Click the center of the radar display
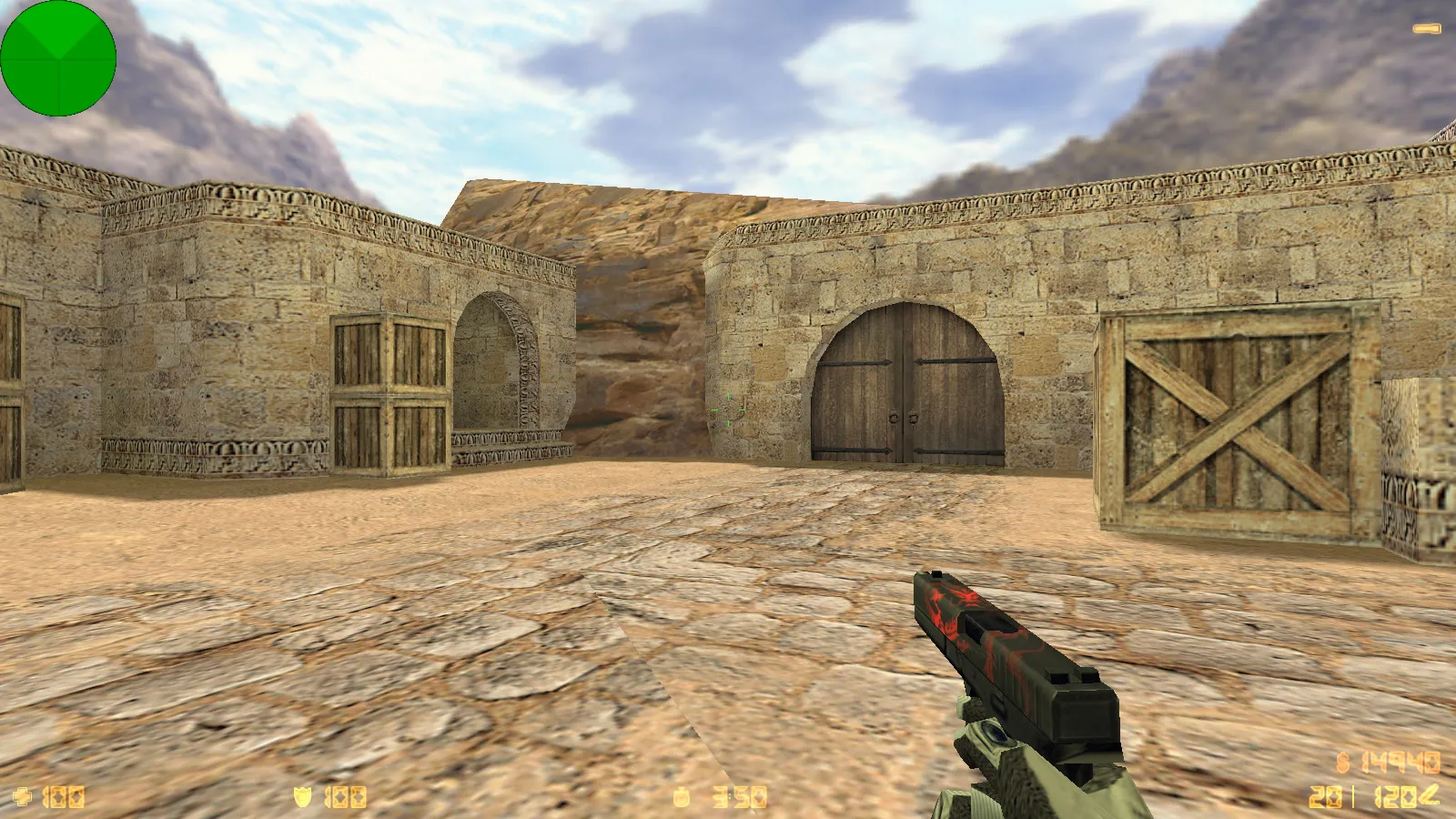Viewport: 1456px width, 819px height. (x=58, y=58)
